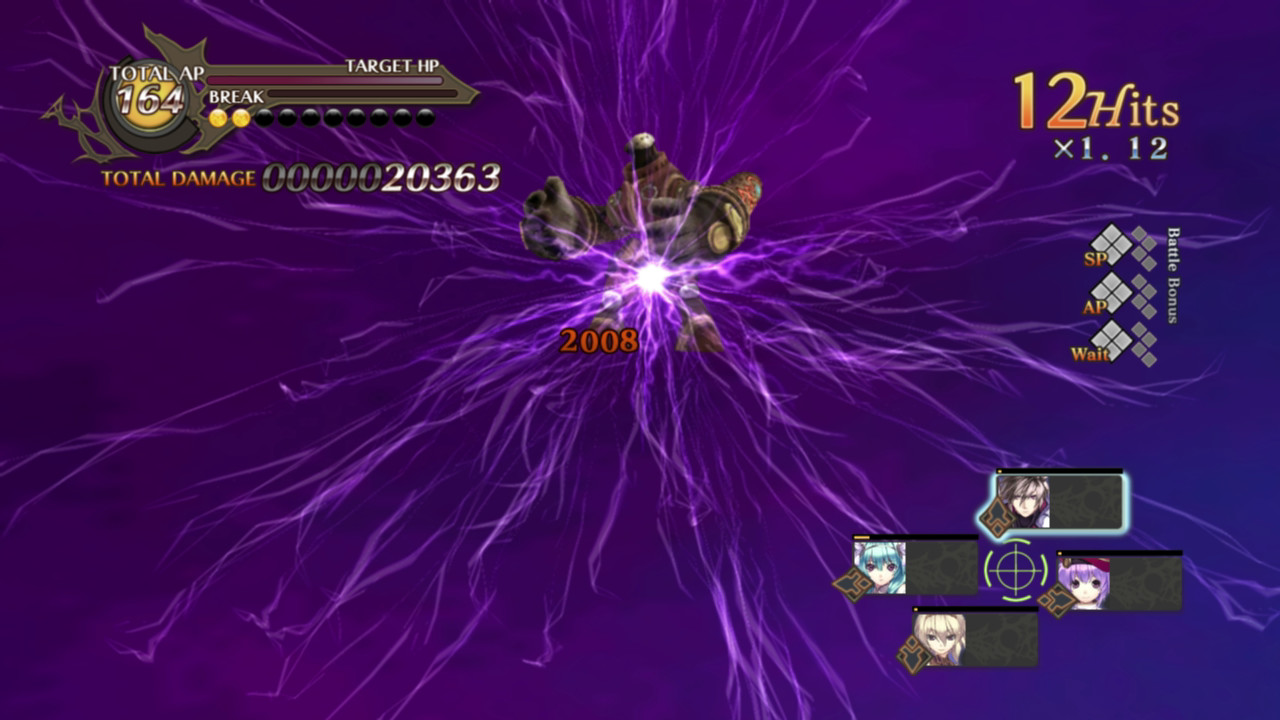Viewport: 1280px width, 720px height.
Task: Select the highlighted gray-haired character's panel
Action: (1060, 500)
